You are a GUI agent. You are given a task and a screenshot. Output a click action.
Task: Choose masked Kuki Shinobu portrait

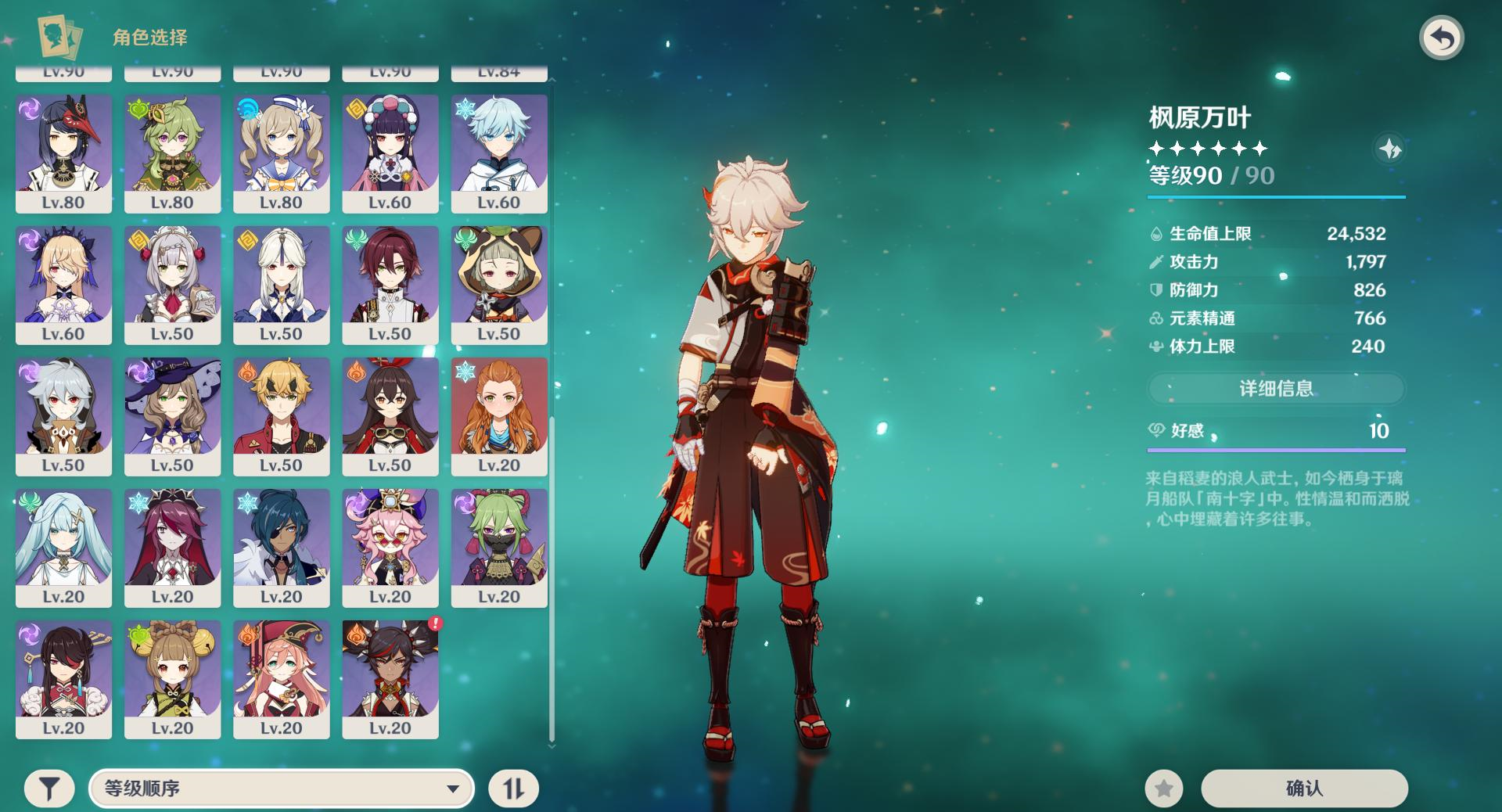(499, 548)
